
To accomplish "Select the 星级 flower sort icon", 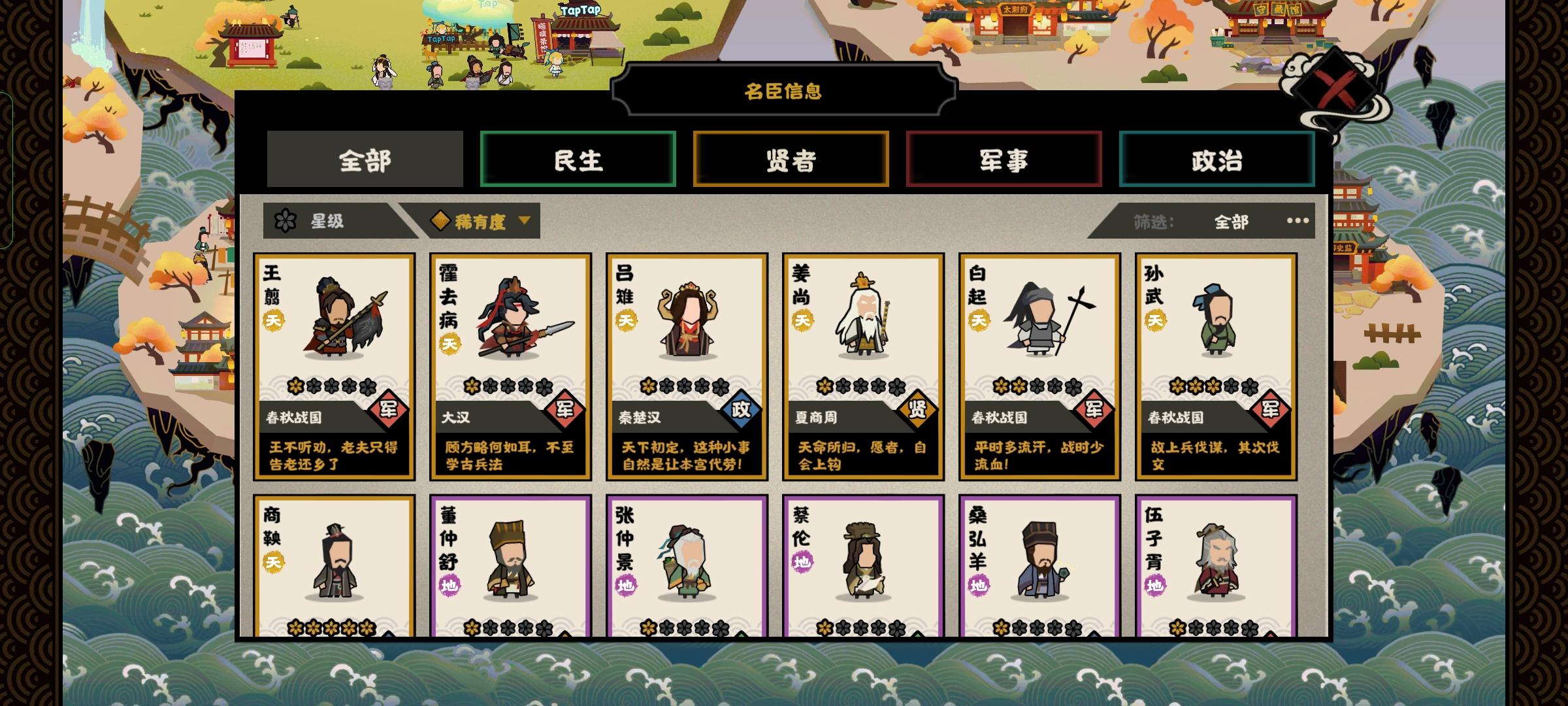I will coord(286,221).
